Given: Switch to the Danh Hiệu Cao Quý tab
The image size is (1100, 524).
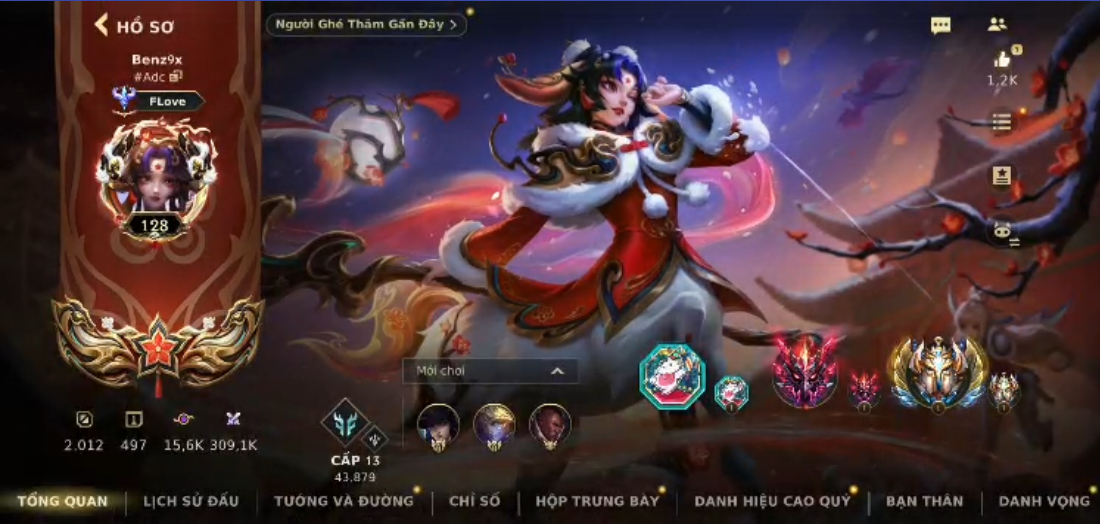Looking at the screenshot, I should coord(771,501).
